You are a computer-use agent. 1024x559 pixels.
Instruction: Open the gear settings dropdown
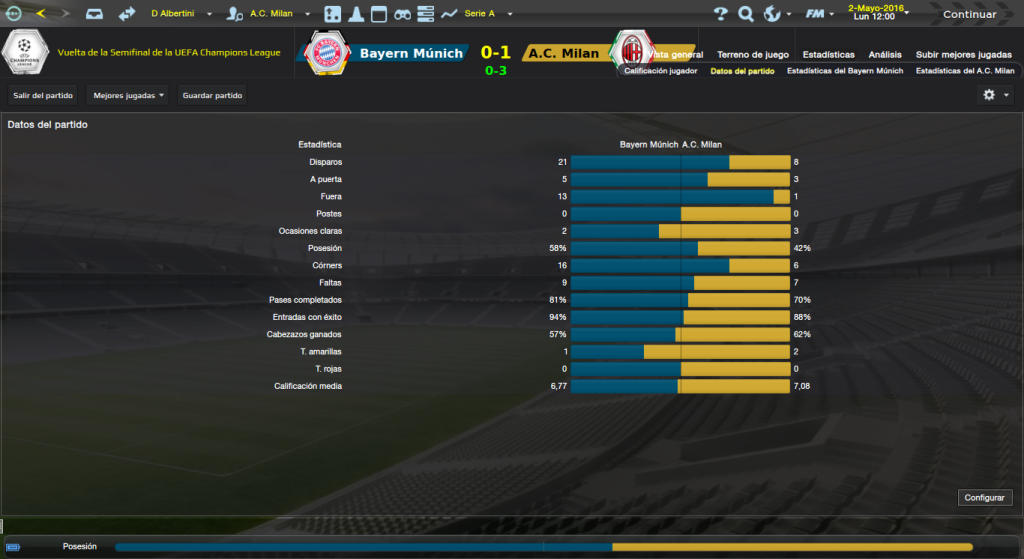(994, 95)
